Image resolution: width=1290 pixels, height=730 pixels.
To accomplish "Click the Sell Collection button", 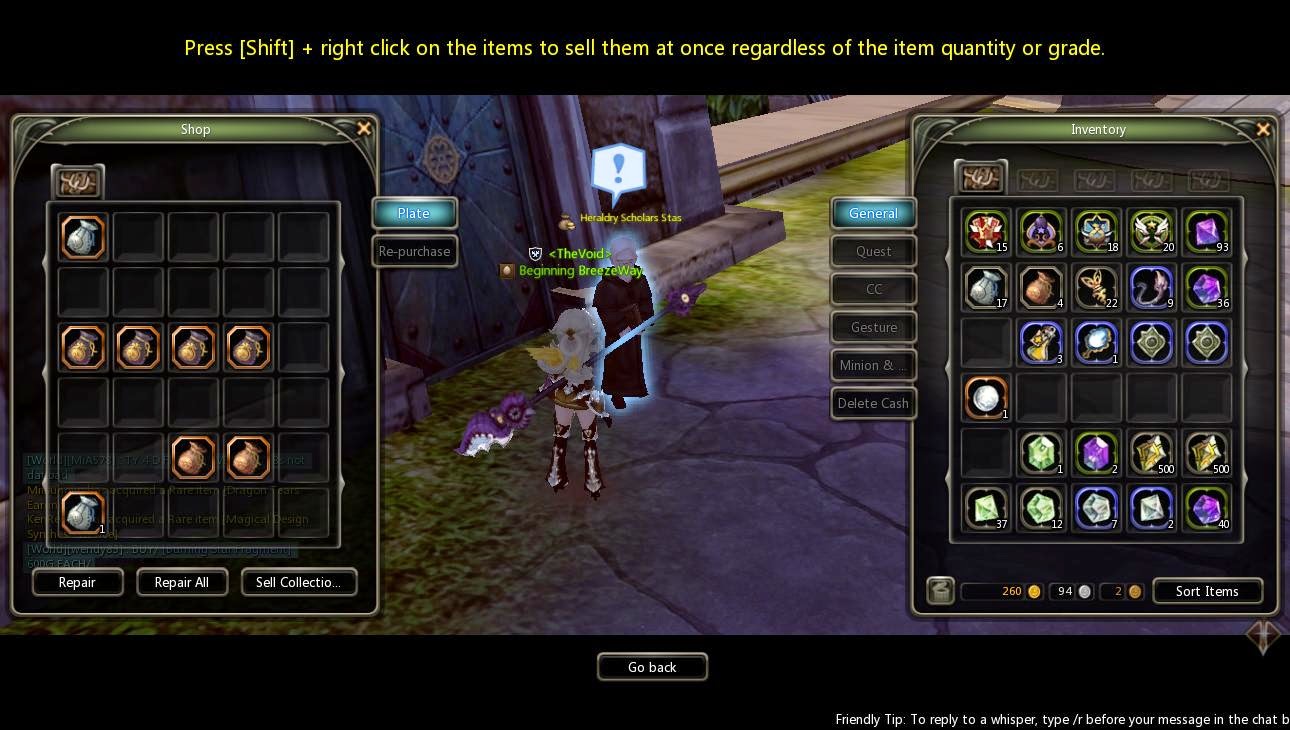I will coord(298,582).
